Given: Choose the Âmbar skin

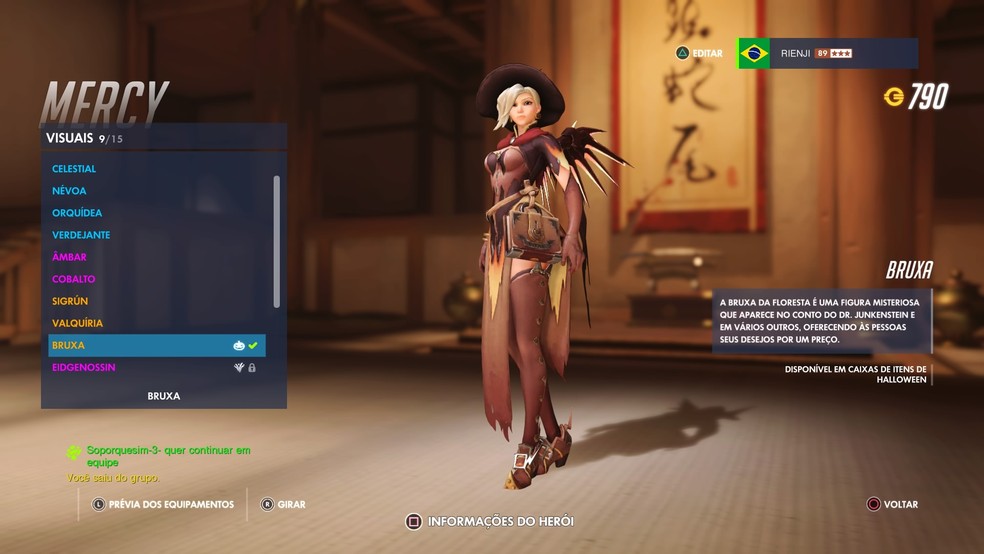Looking at the screenshot, I should click(70, 257).
